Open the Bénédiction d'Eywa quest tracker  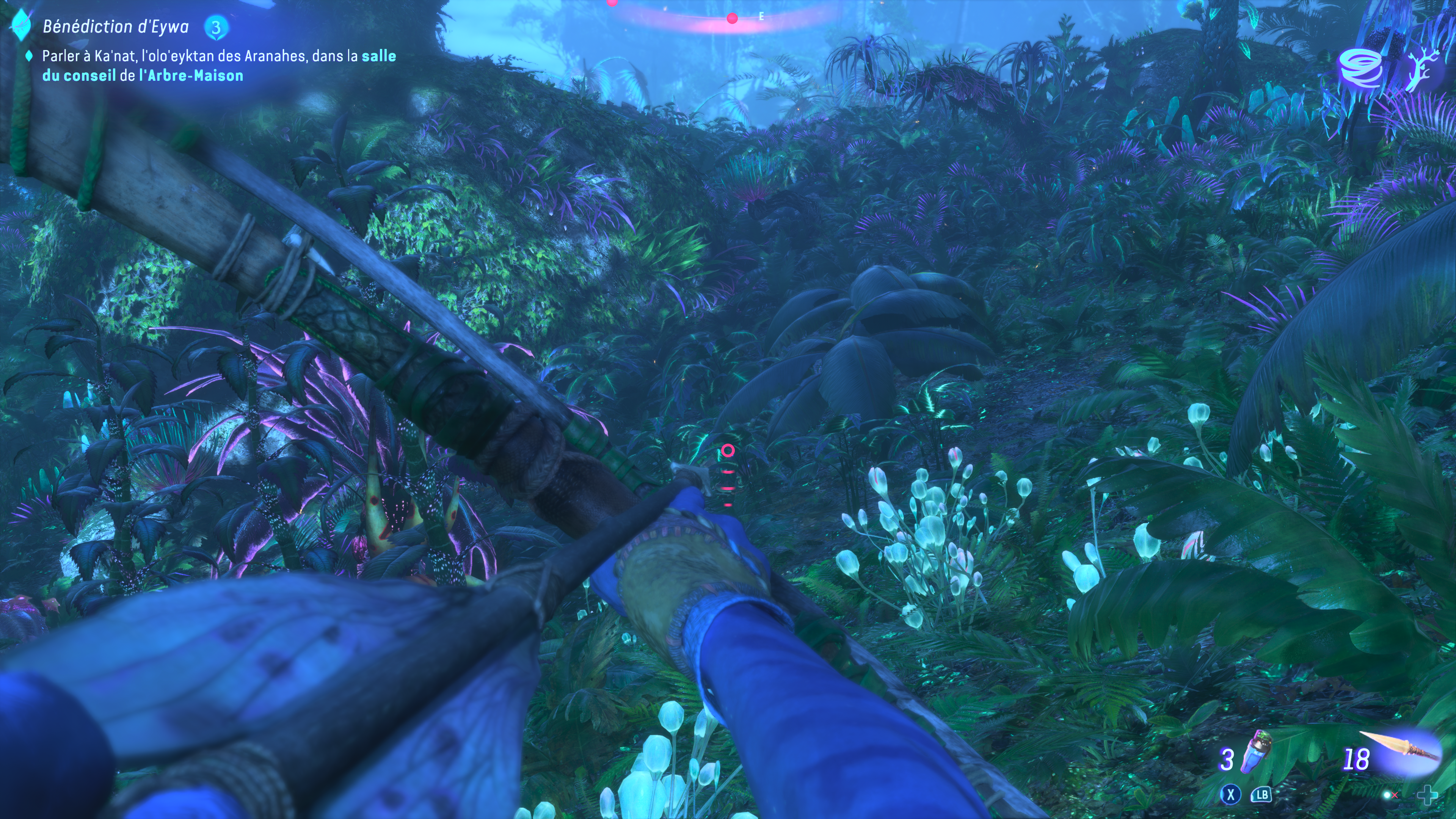click(x=115, y=27)
